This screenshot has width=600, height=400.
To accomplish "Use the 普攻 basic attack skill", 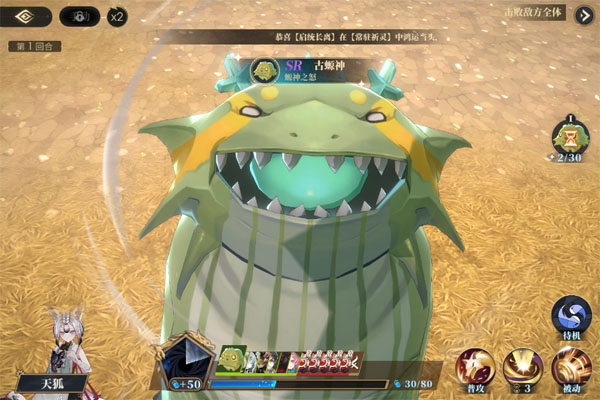I will click(474, 368).
